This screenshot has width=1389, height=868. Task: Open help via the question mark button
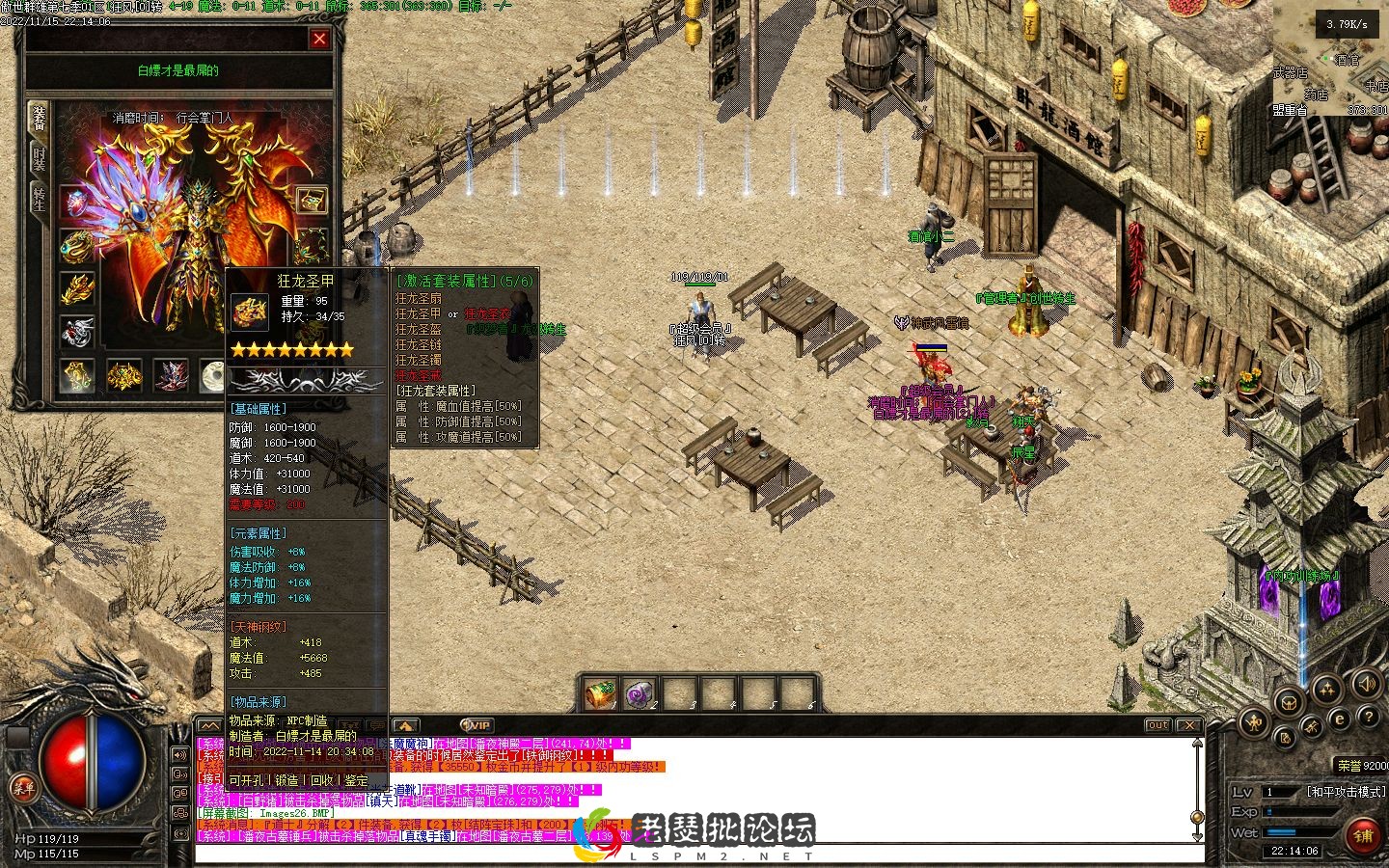click(1368, 718)
